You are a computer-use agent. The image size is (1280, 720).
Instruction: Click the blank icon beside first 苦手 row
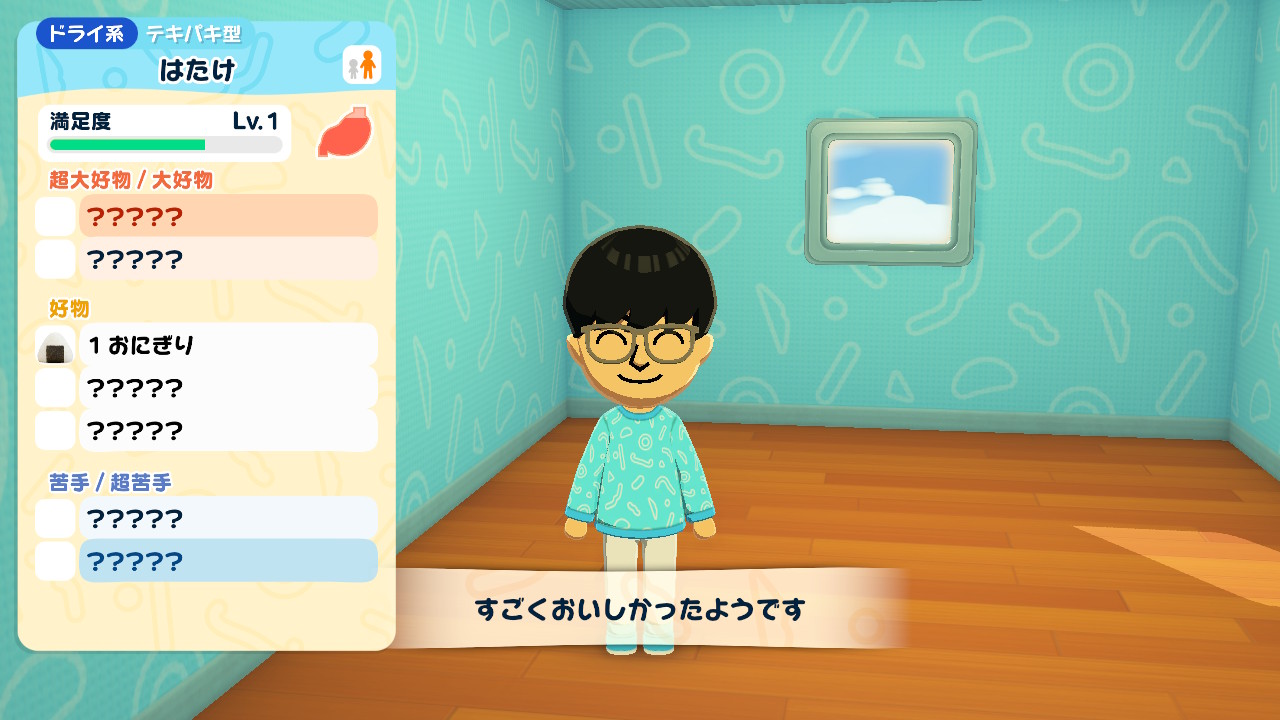55,518
